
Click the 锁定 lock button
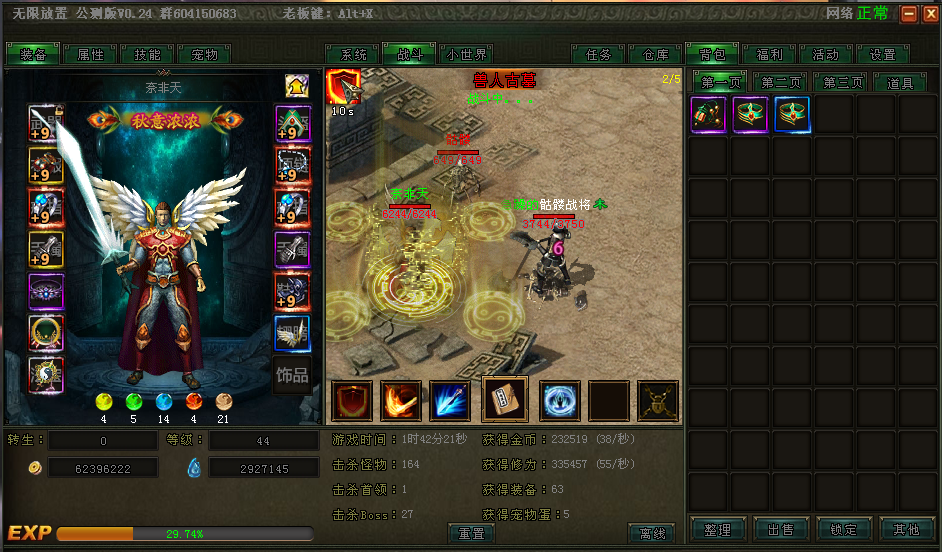pos(843,530)
